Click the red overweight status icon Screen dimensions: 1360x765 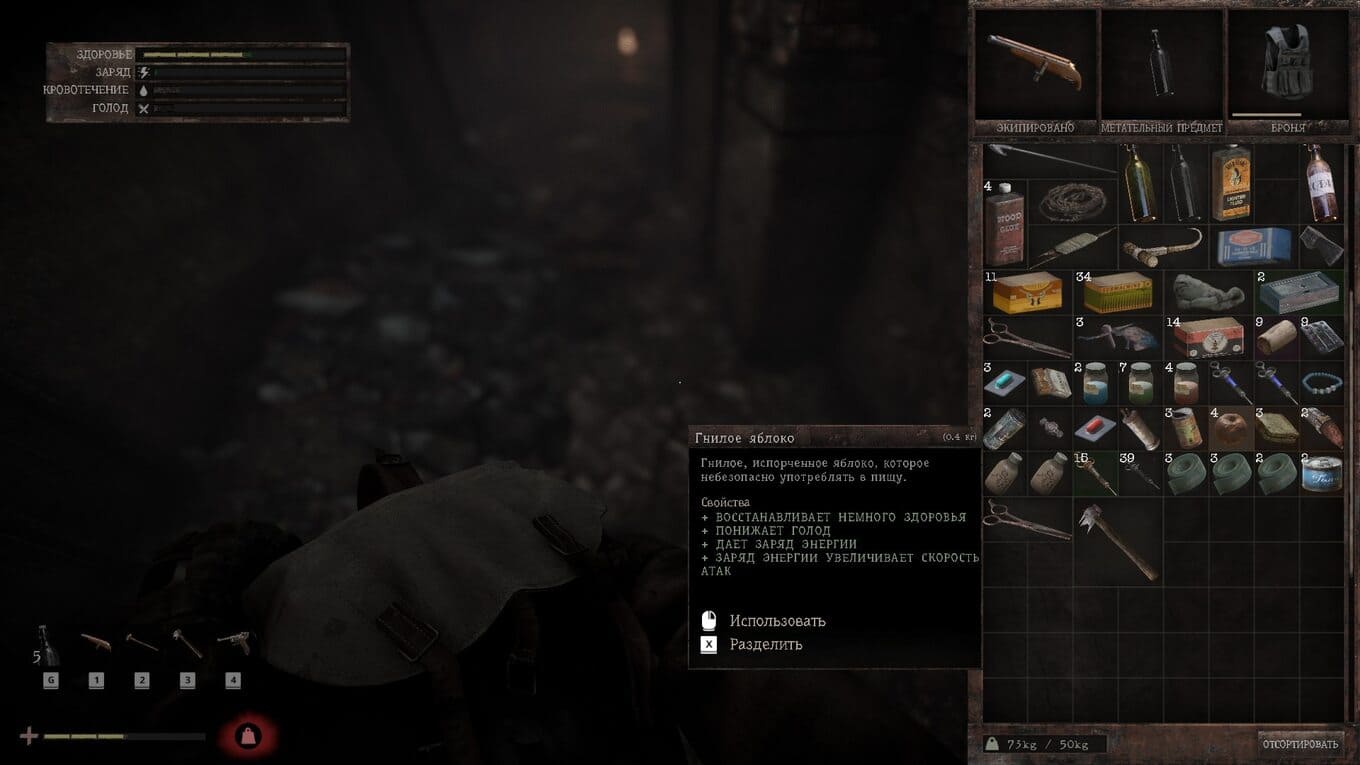click(248, 737)
